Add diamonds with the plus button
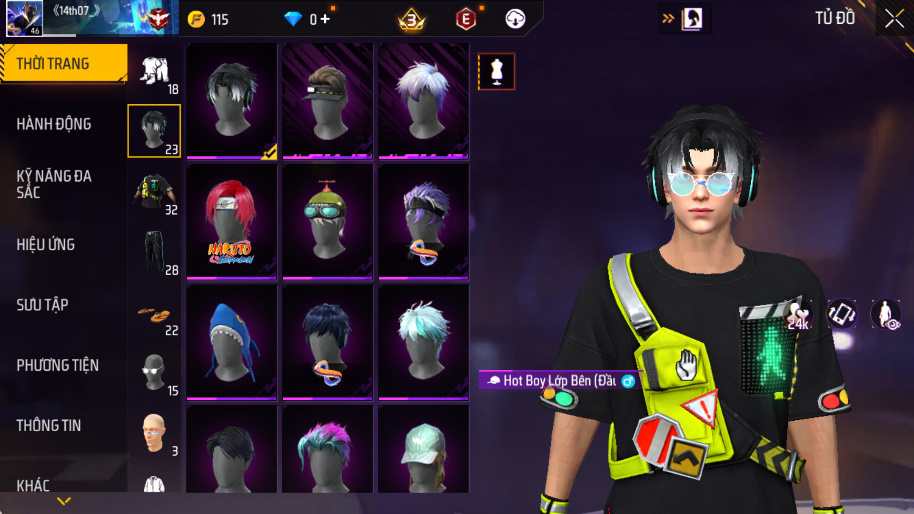This screenshot has width=914, height=514. [x=325, y=19]
